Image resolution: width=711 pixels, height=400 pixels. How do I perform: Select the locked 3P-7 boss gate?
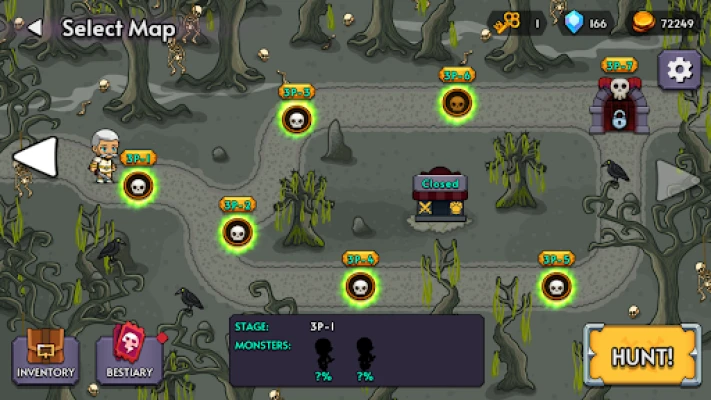(619, 105)
